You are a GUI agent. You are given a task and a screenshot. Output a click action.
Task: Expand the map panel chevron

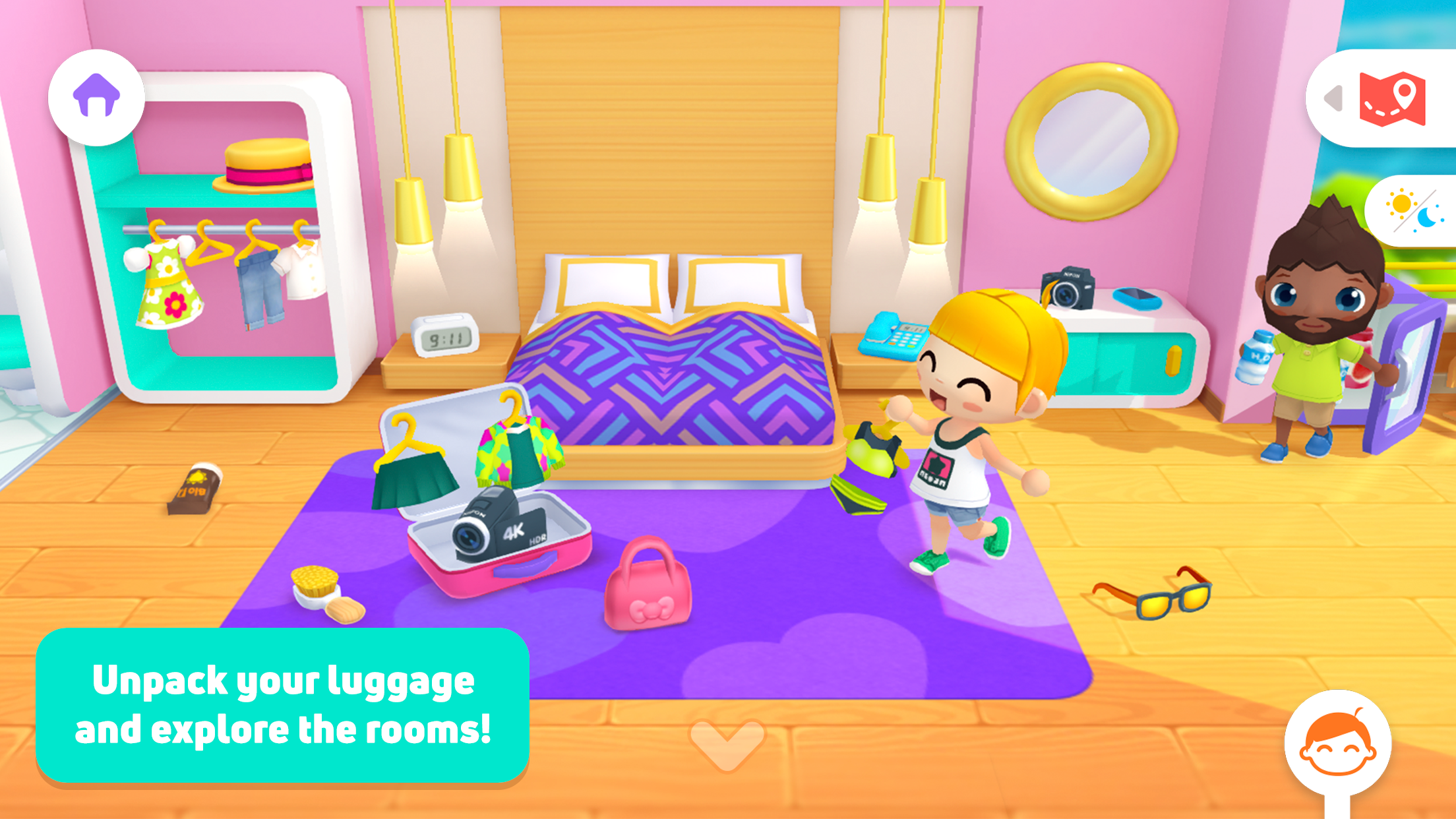coord(1333,98)
